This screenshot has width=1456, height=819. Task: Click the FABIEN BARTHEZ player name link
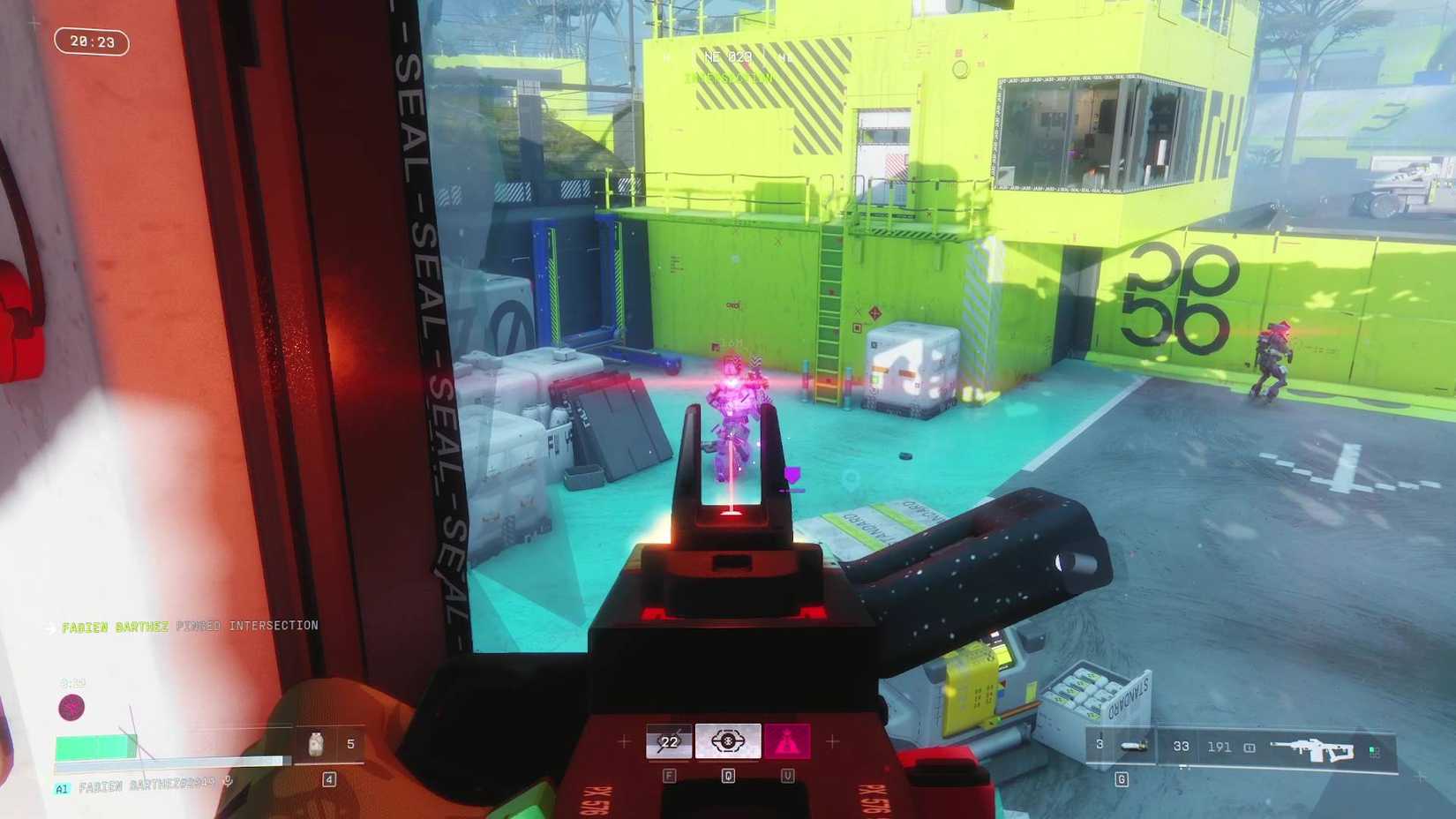[x=114, y=627]
